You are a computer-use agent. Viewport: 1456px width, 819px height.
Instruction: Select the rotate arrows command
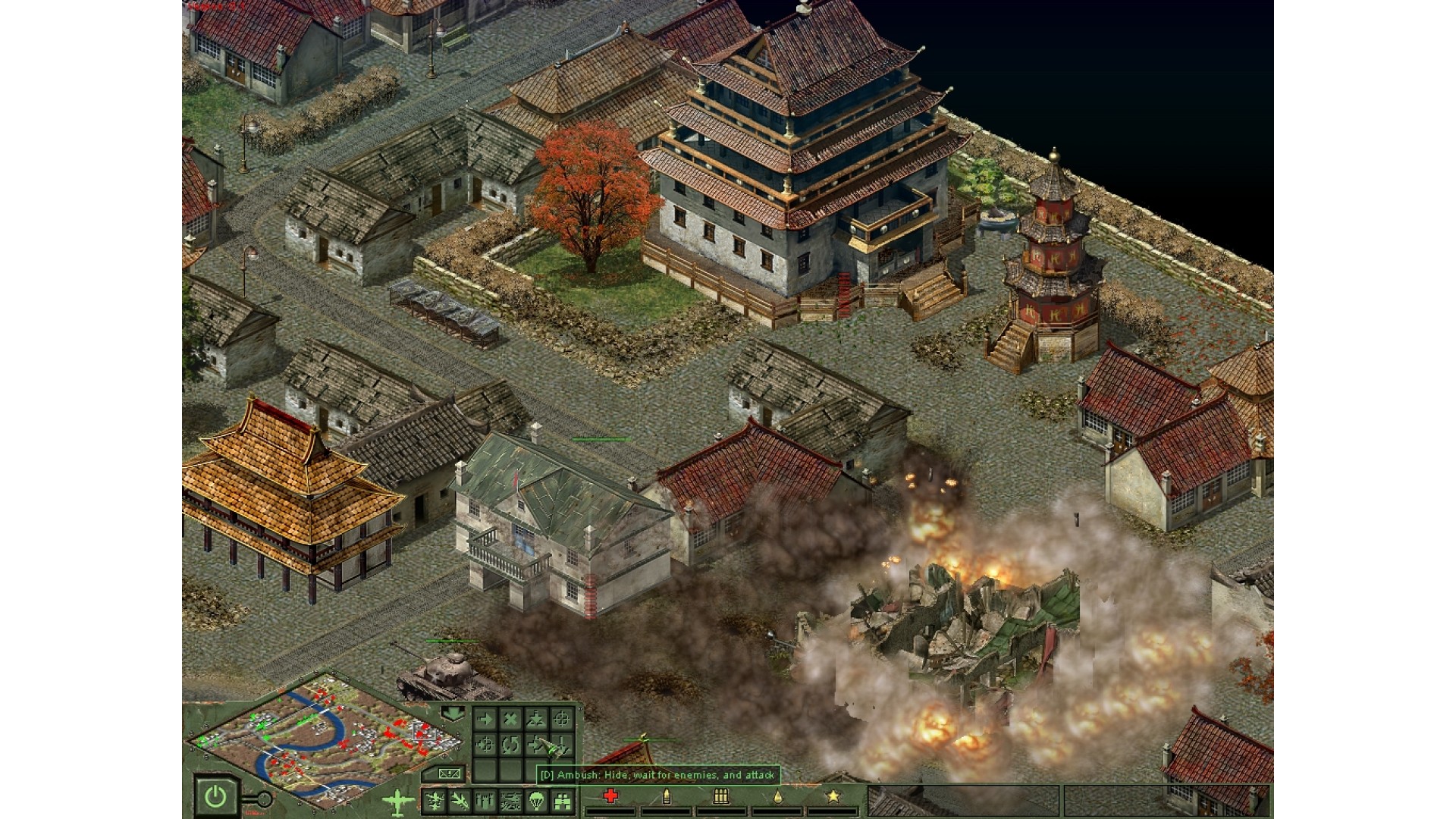(511, 745)
